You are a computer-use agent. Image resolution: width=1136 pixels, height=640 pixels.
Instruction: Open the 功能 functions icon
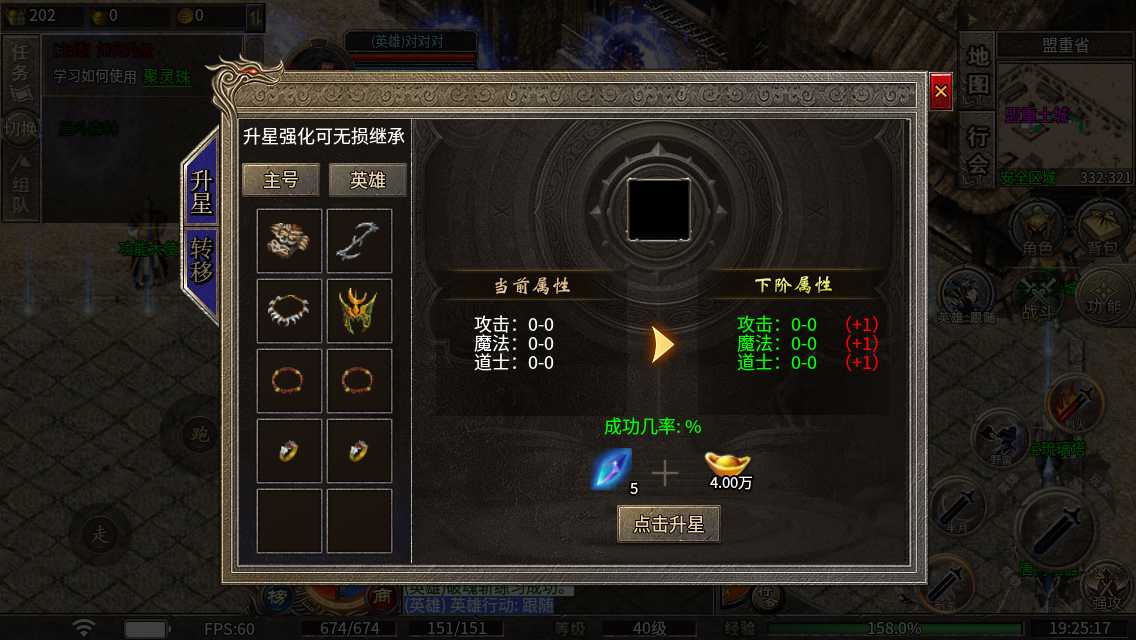(x=1103, y=297)
